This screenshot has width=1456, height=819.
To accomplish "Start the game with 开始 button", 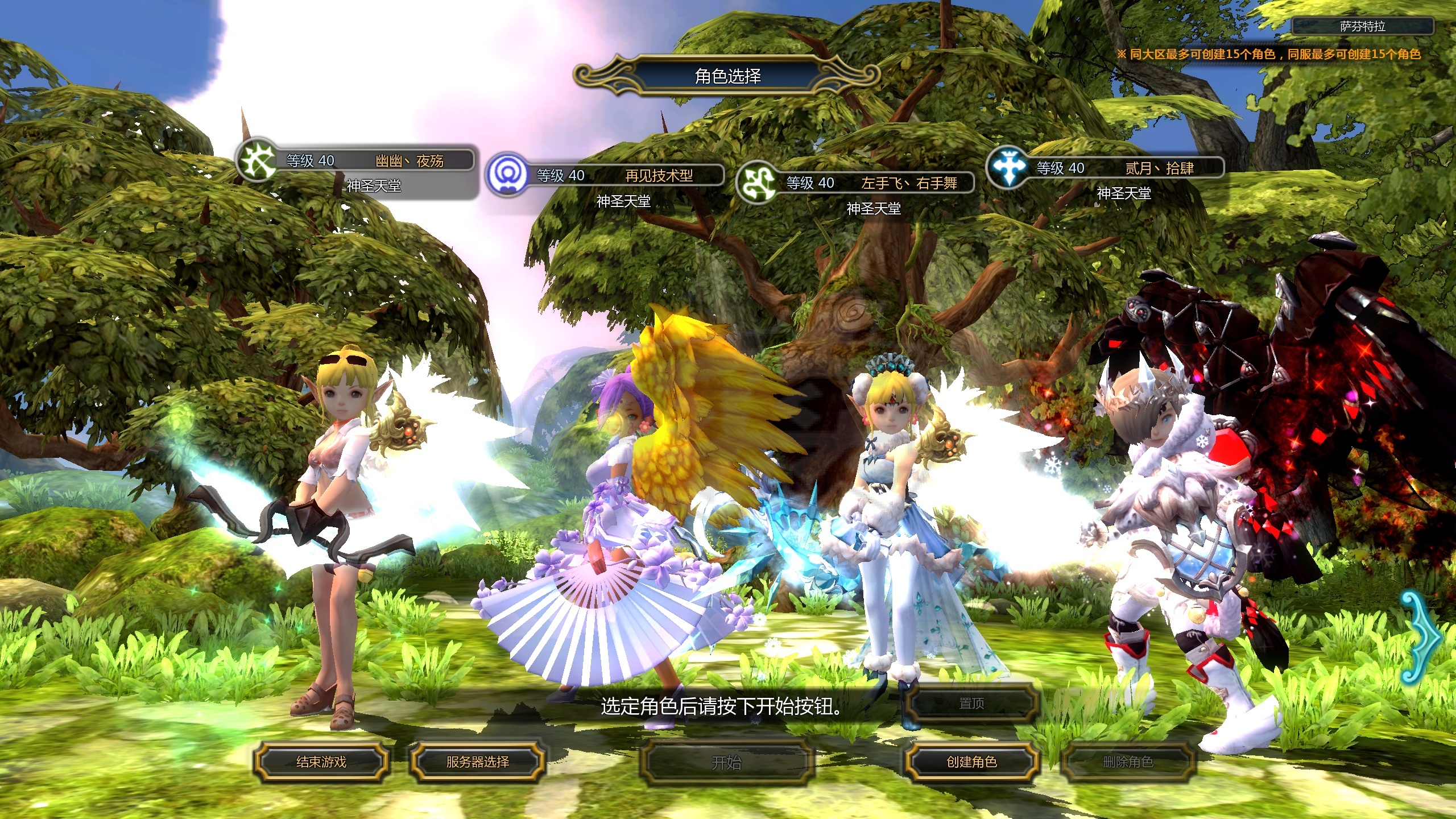I will [726, 762].
